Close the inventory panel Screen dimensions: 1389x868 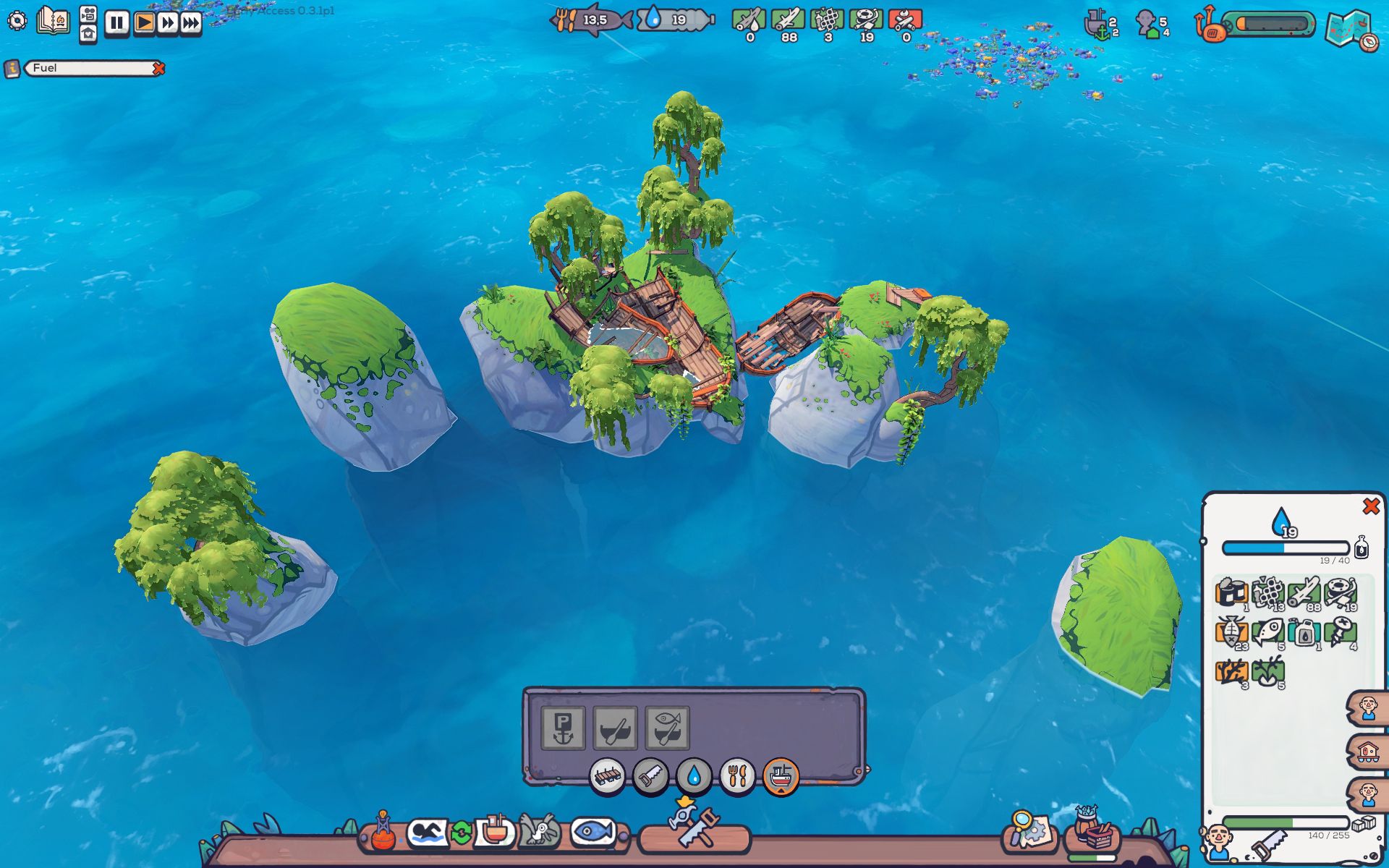[x=1370, y=506]
